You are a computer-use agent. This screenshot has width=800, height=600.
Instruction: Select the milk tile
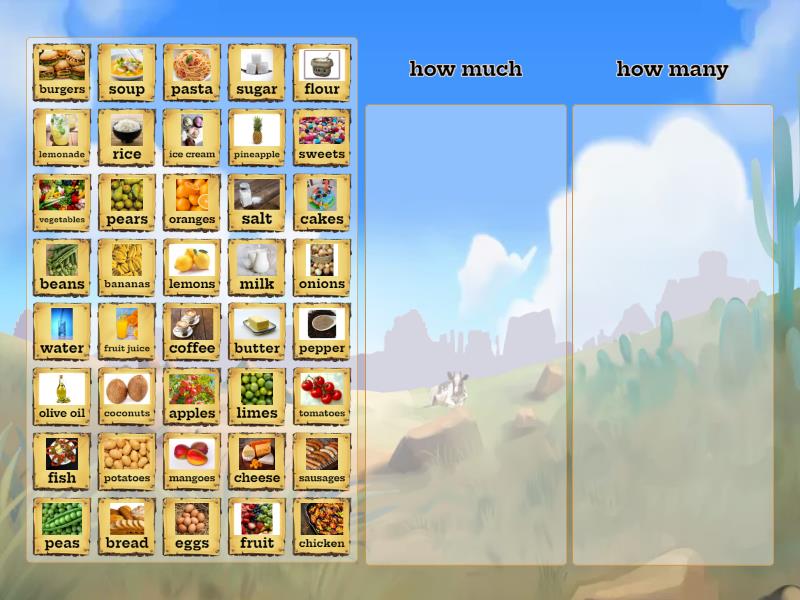pos(257,267)
